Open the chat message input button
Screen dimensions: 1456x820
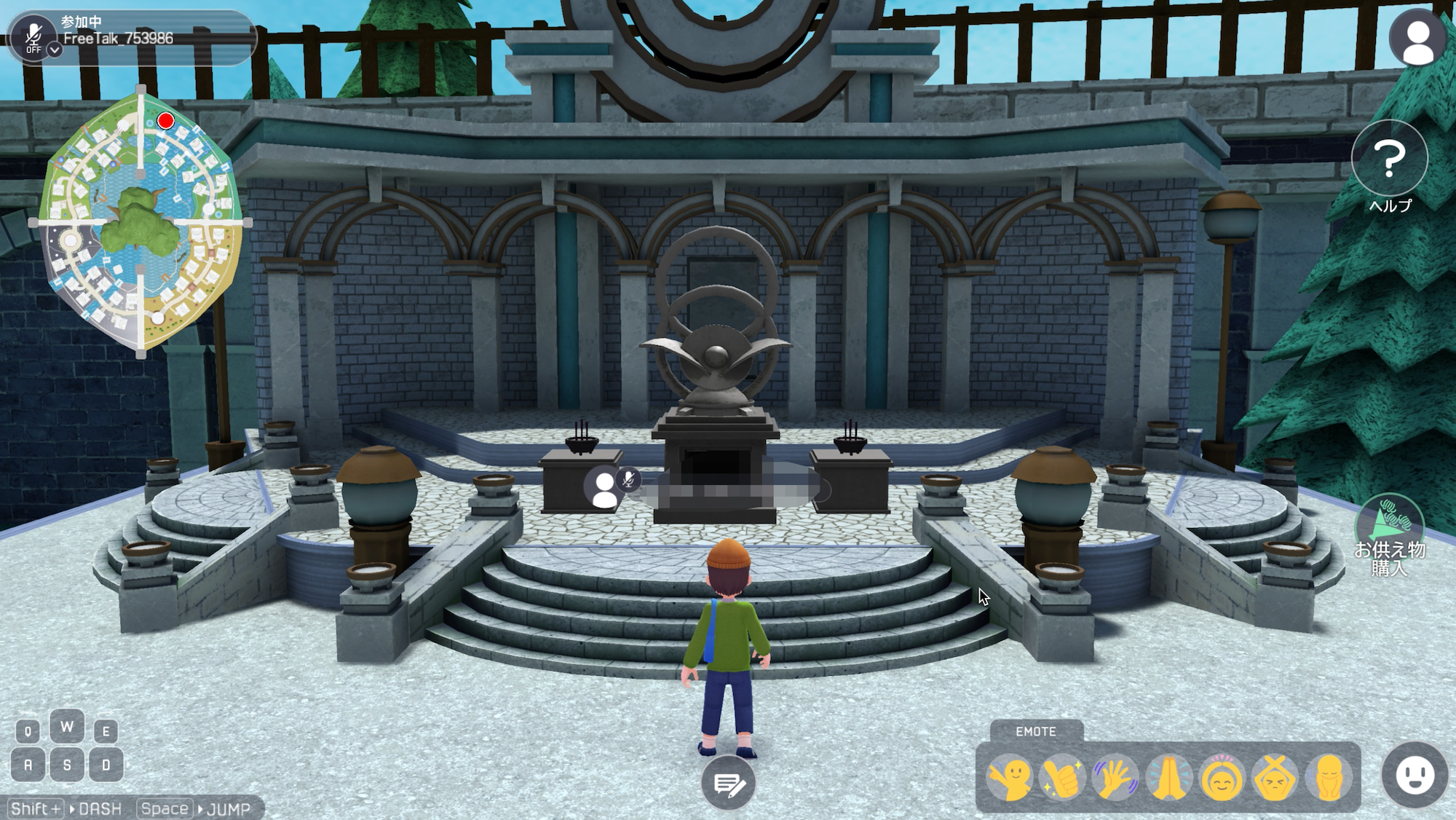tap(729, 784)
